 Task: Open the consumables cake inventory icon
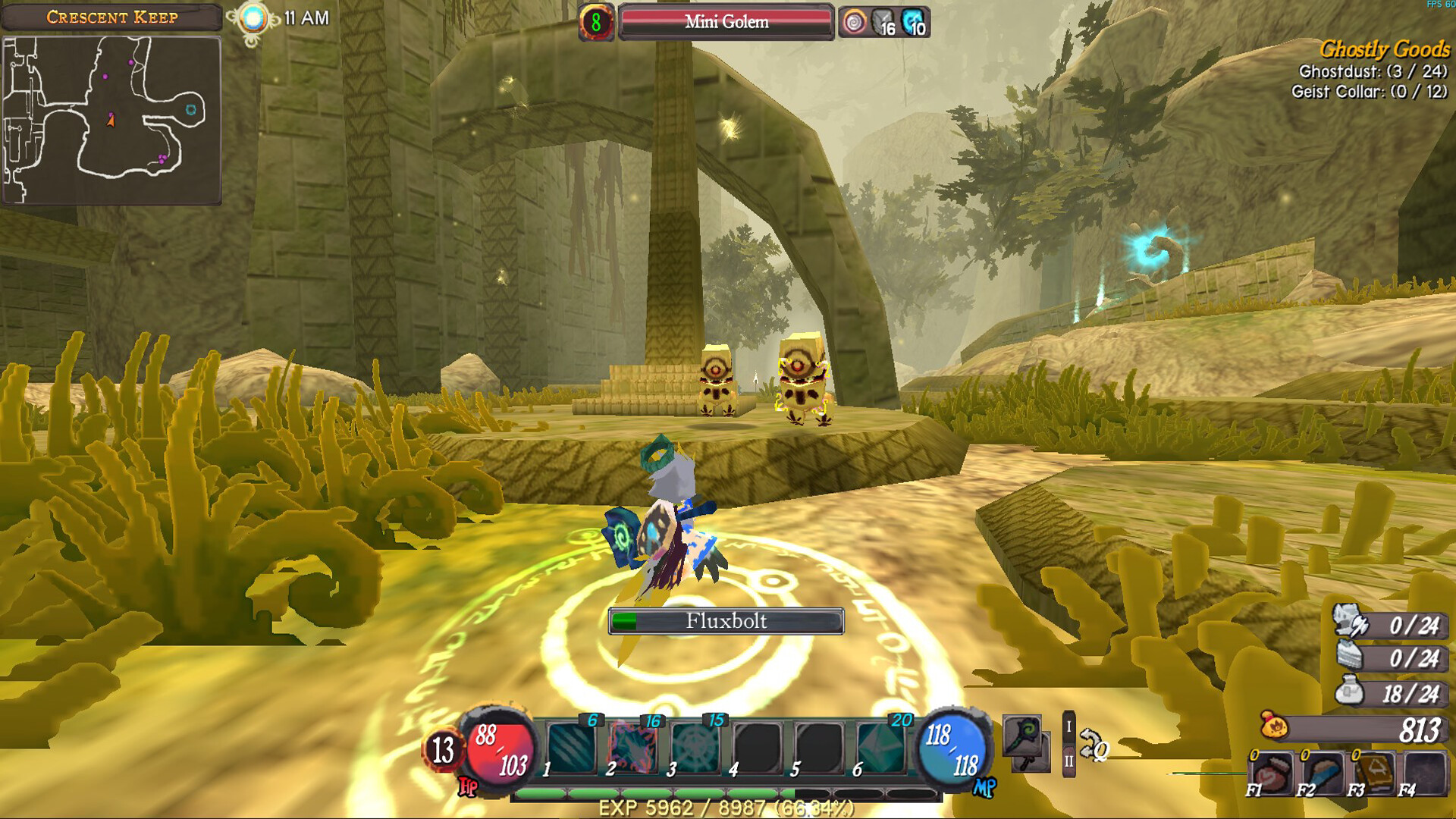(x=1350, y=656)
